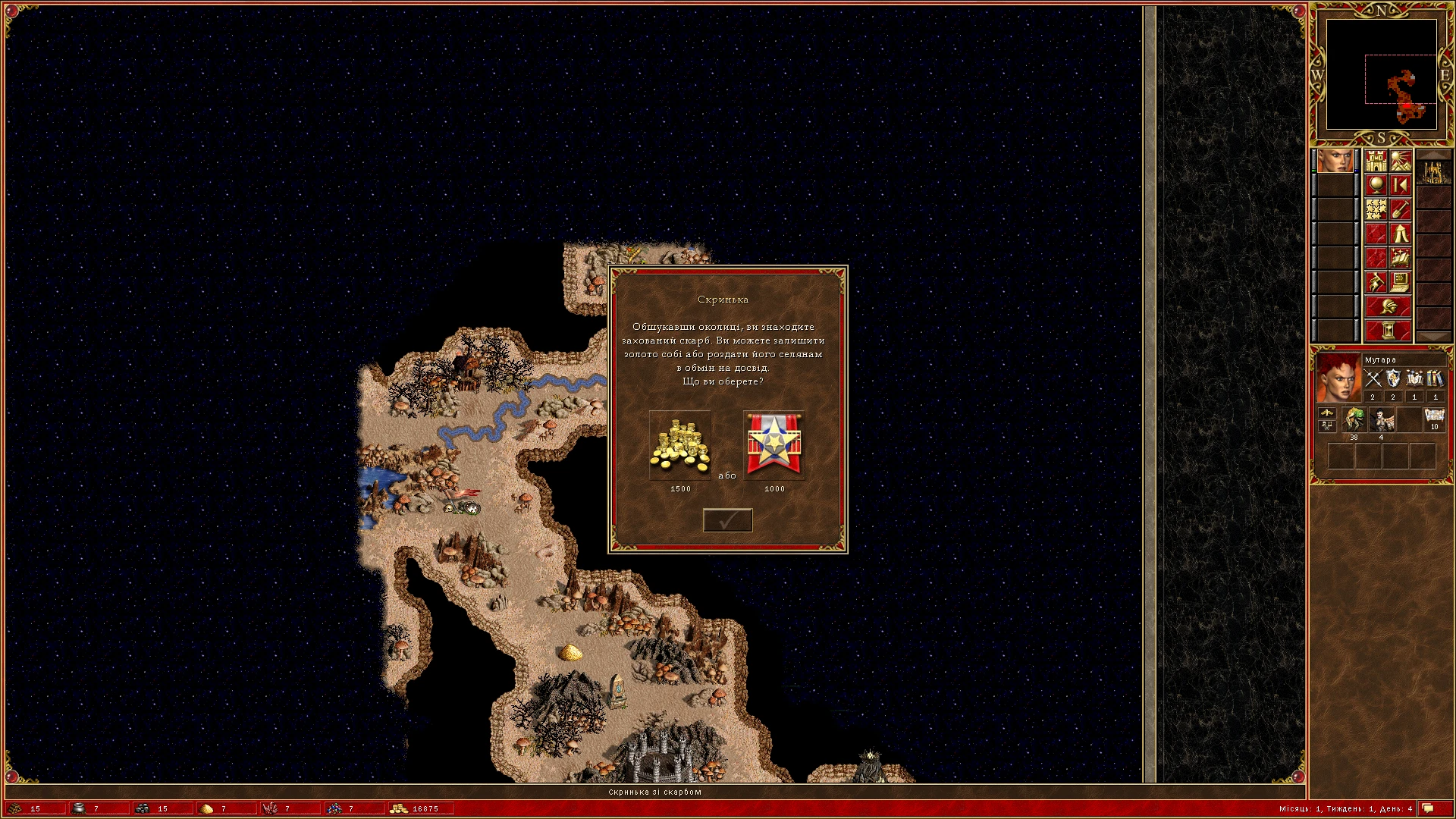Open system options computer icon
This screenshot has width=1456, height=819.
[x=1401, y=282]
